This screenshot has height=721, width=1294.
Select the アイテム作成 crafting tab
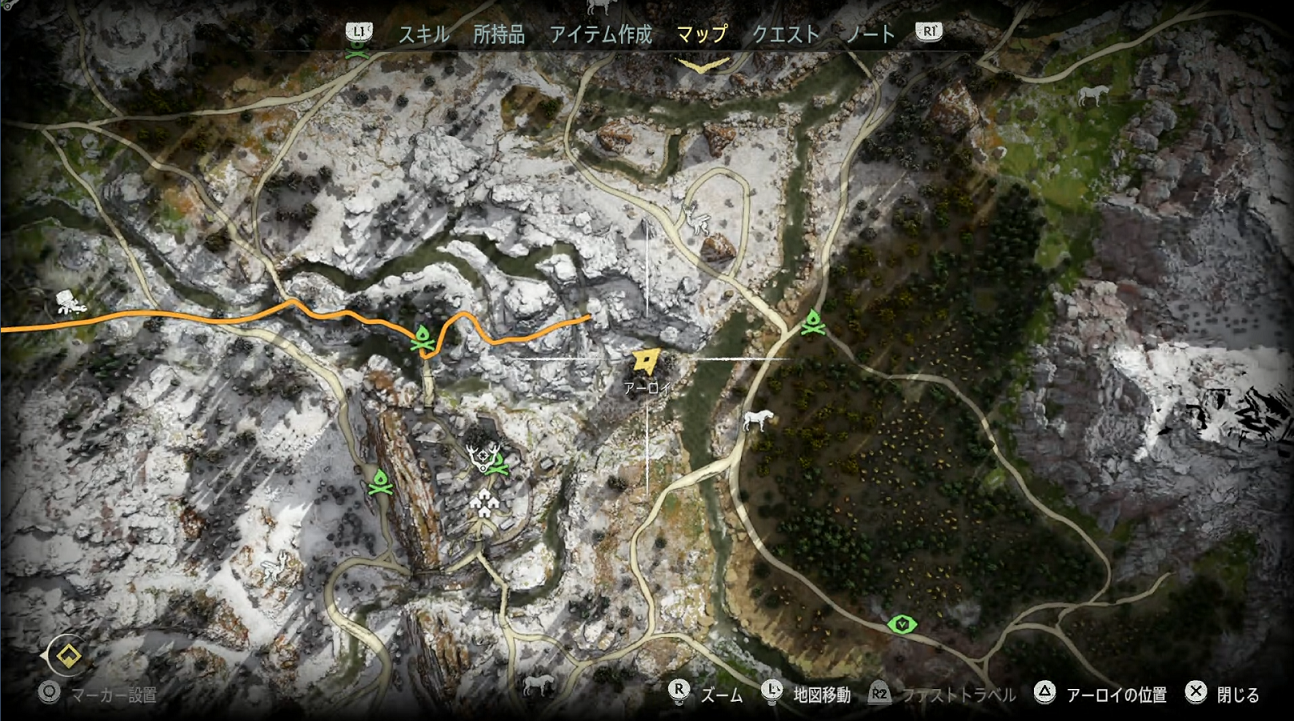pyautogui.click(x=600, y=34)
